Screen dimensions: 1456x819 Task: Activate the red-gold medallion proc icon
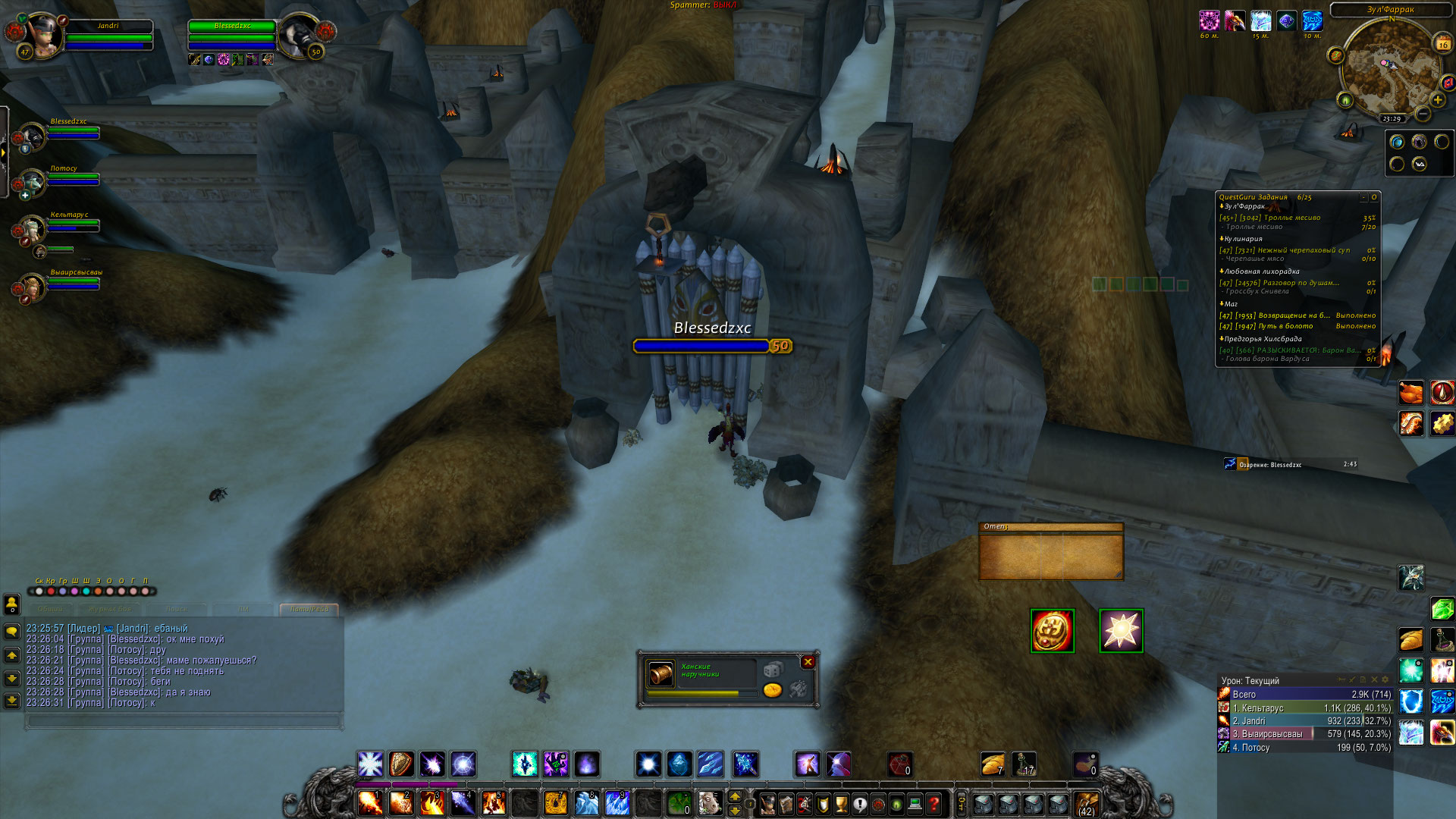(1053, 631)
